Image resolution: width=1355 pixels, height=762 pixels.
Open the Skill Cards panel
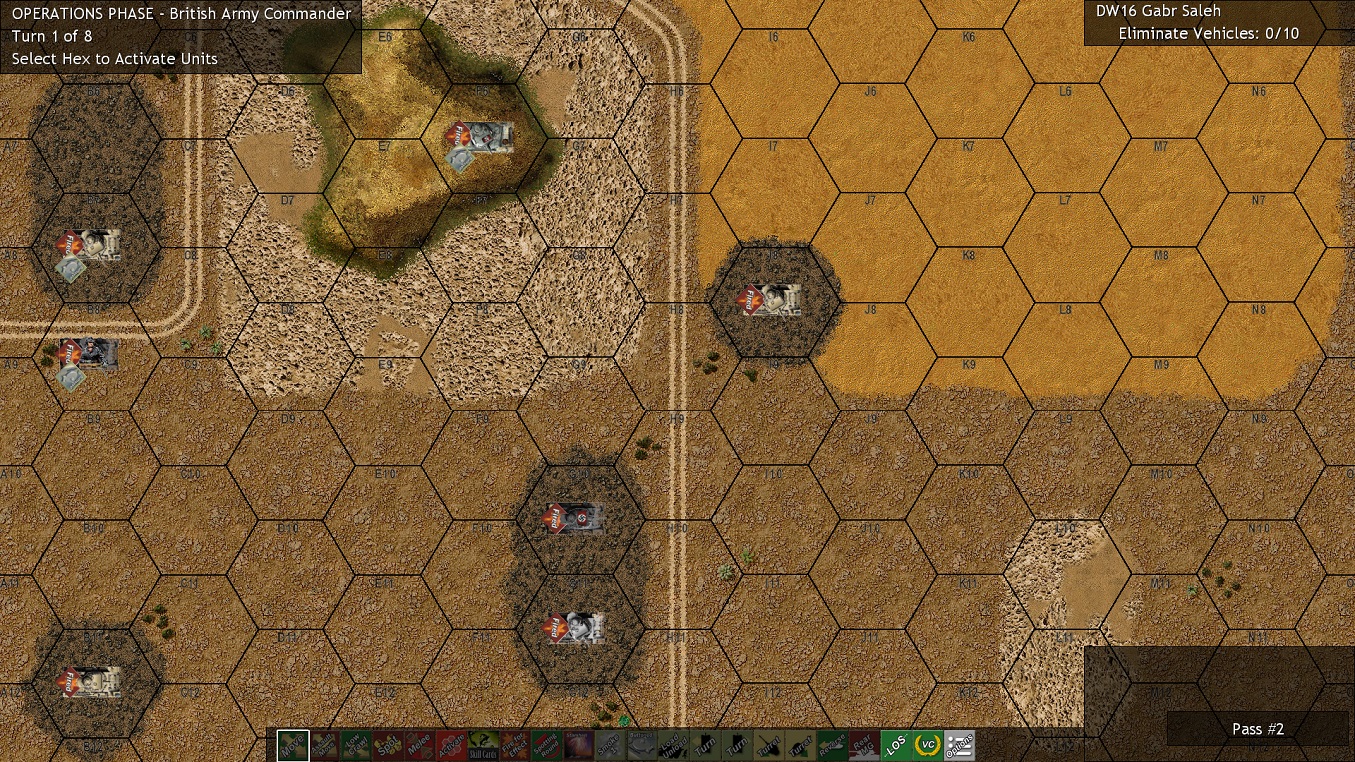coord(482,744)
